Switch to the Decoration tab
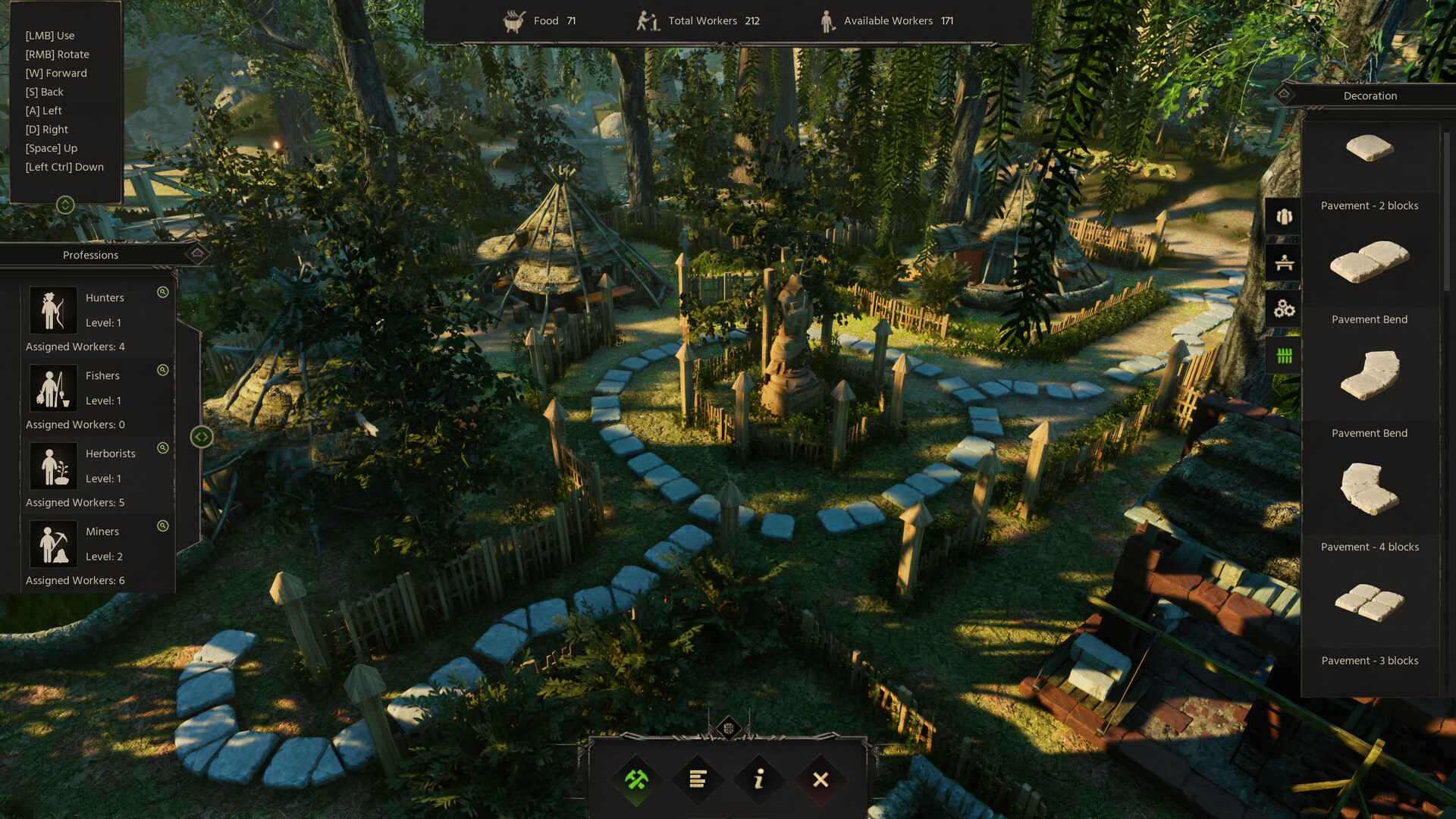The image size is (1456, 819). click(x=1370, y=96)
